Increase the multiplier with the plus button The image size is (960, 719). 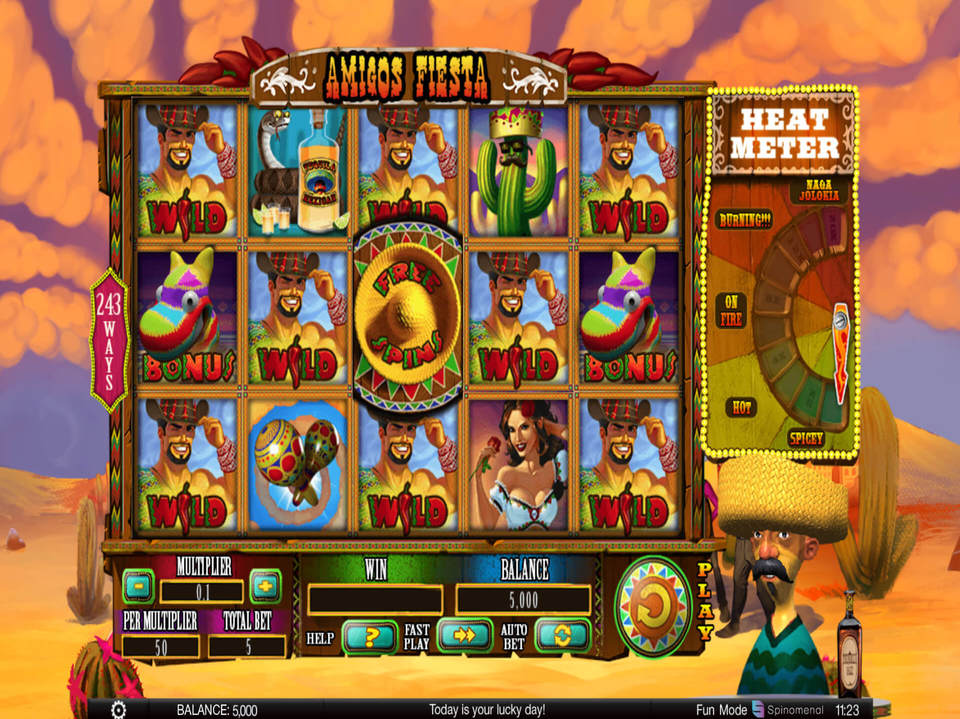pos(265,584)
